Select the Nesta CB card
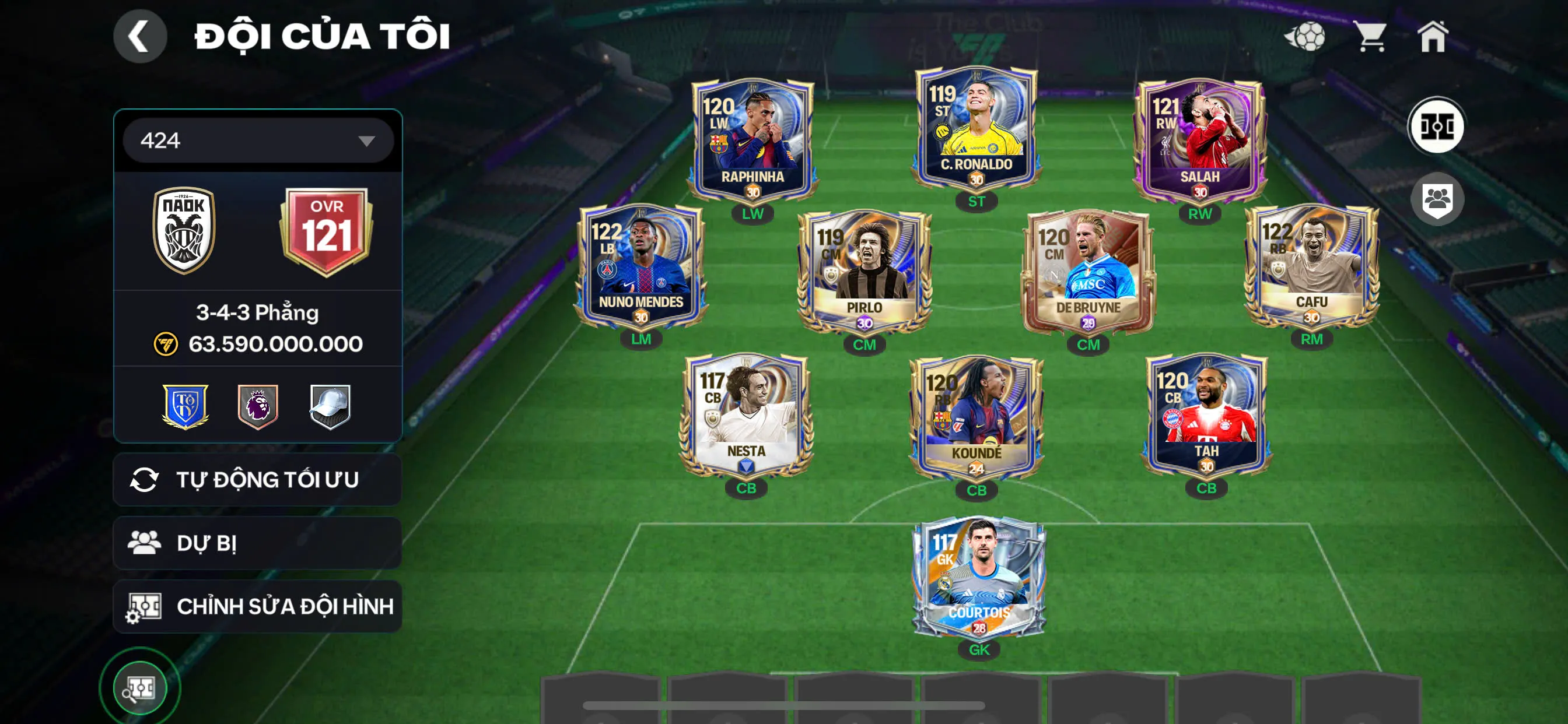Screen dimensions: 1568x724 746,417
